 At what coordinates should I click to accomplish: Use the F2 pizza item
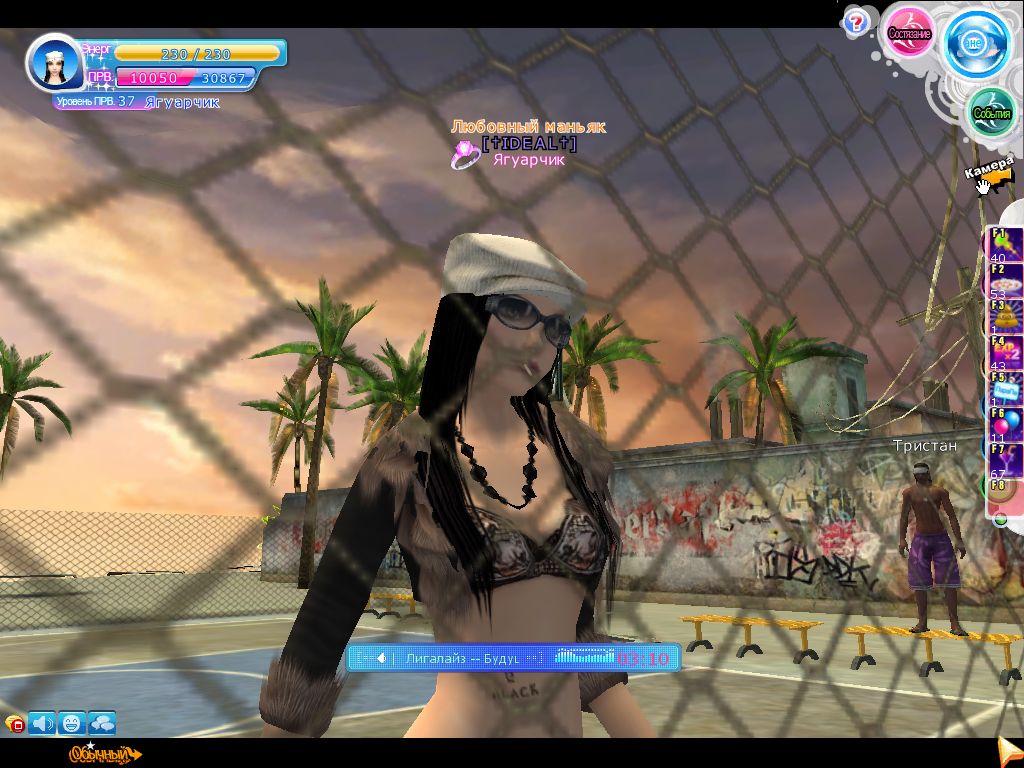[x=1005, y=280]
